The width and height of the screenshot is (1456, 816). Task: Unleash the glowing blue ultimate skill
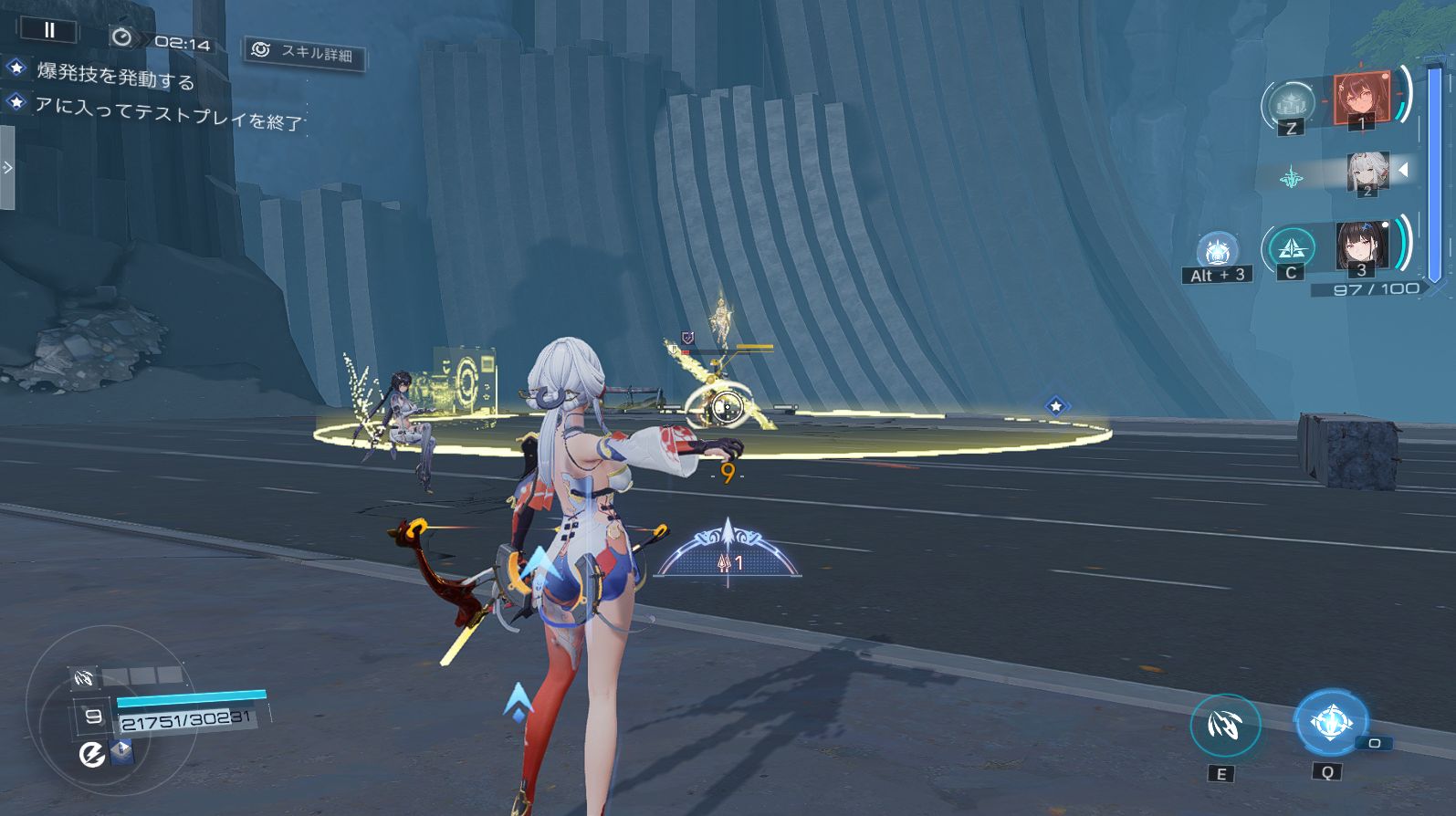click(1330, 723)
